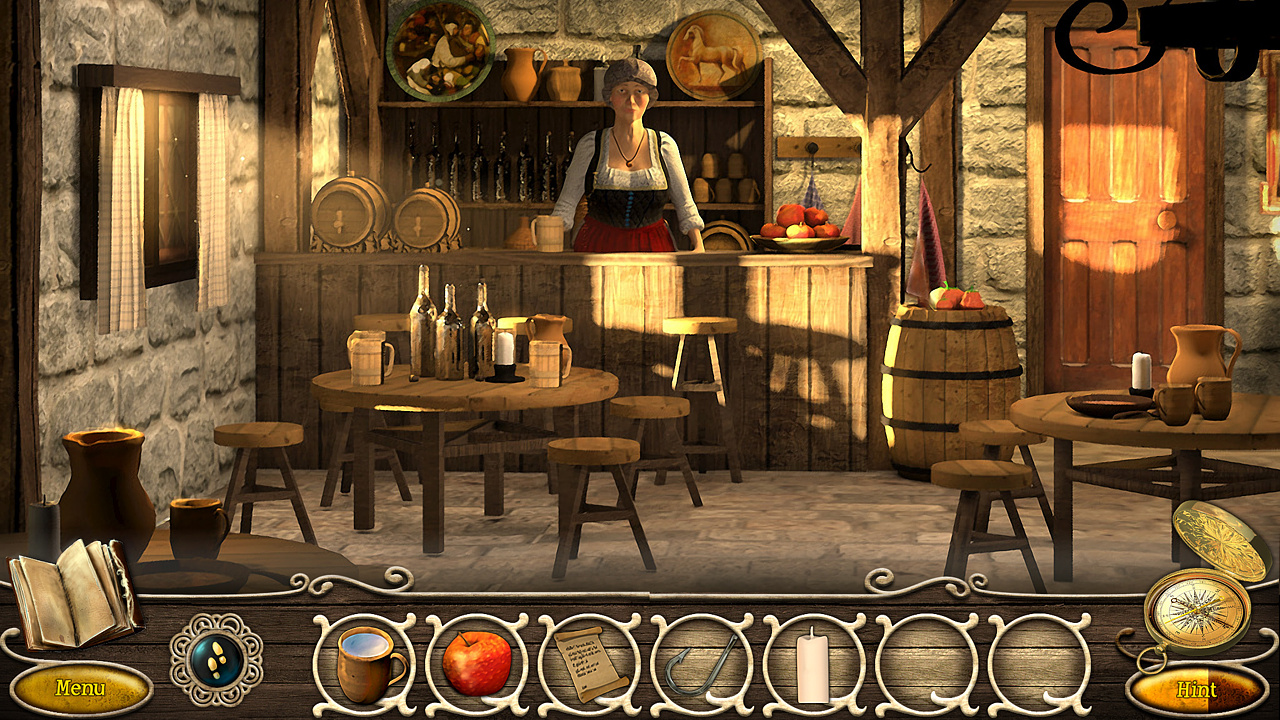Open the footprints amulet brooch
This screenshot has width=1280, height=720.
click(218, 660)
